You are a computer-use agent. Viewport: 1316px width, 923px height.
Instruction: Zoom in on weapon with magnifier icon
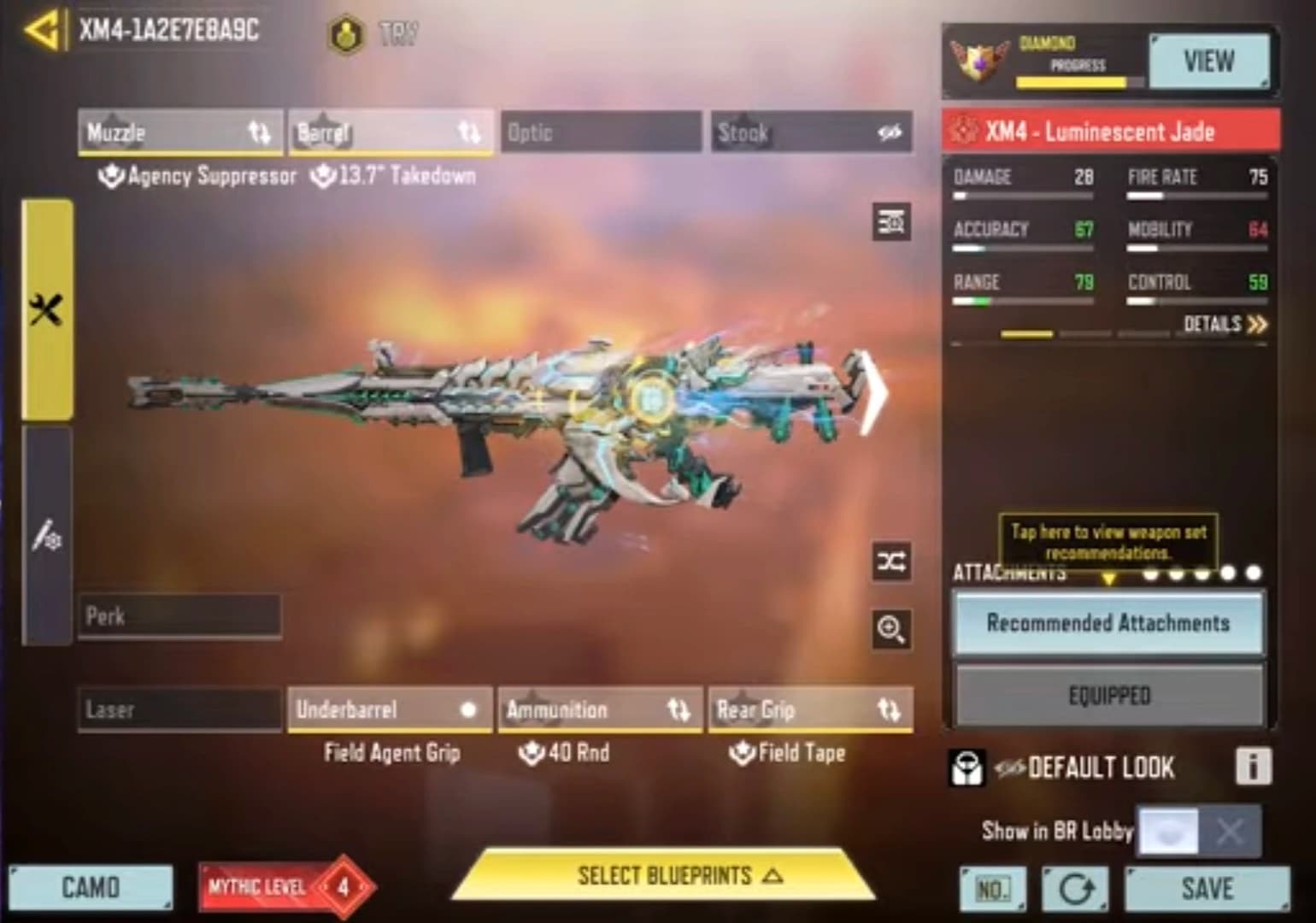(890, 630)
